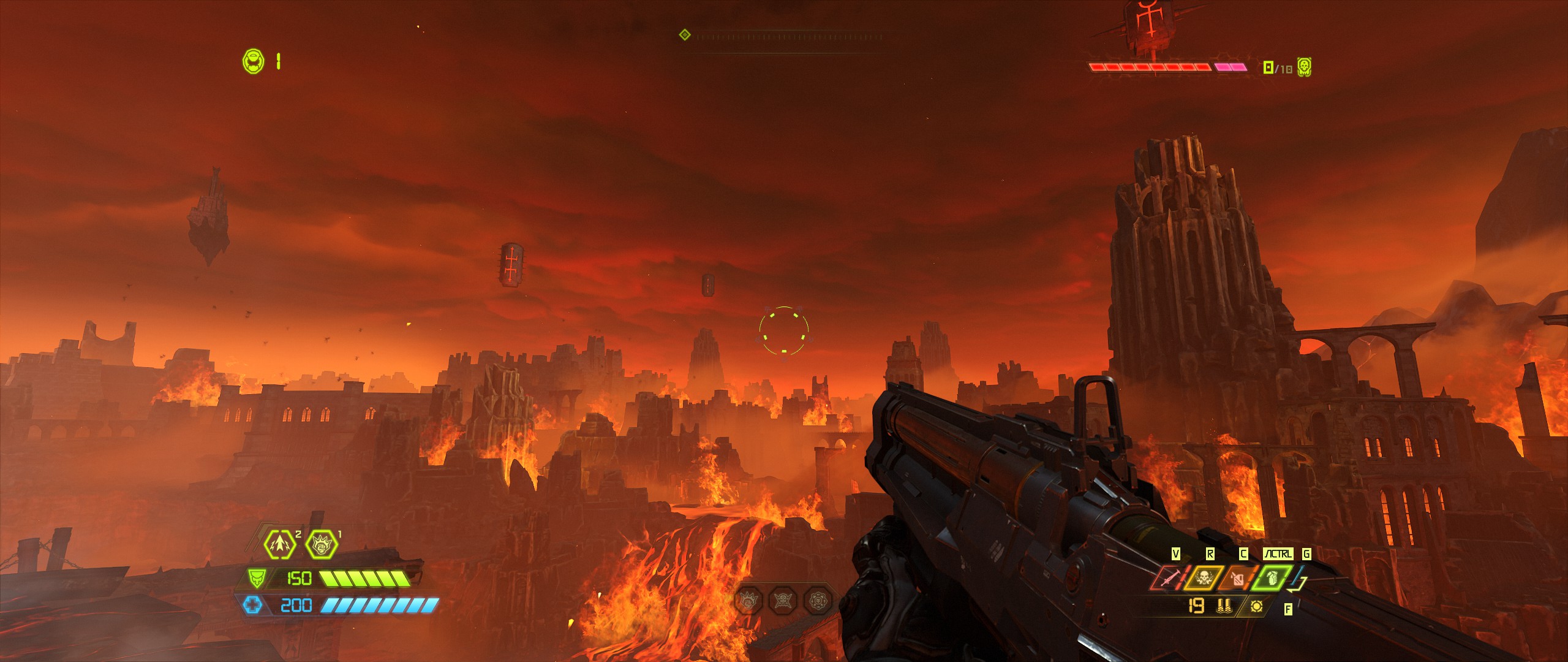Select the chainsaw fuel canister icon

1237,579
